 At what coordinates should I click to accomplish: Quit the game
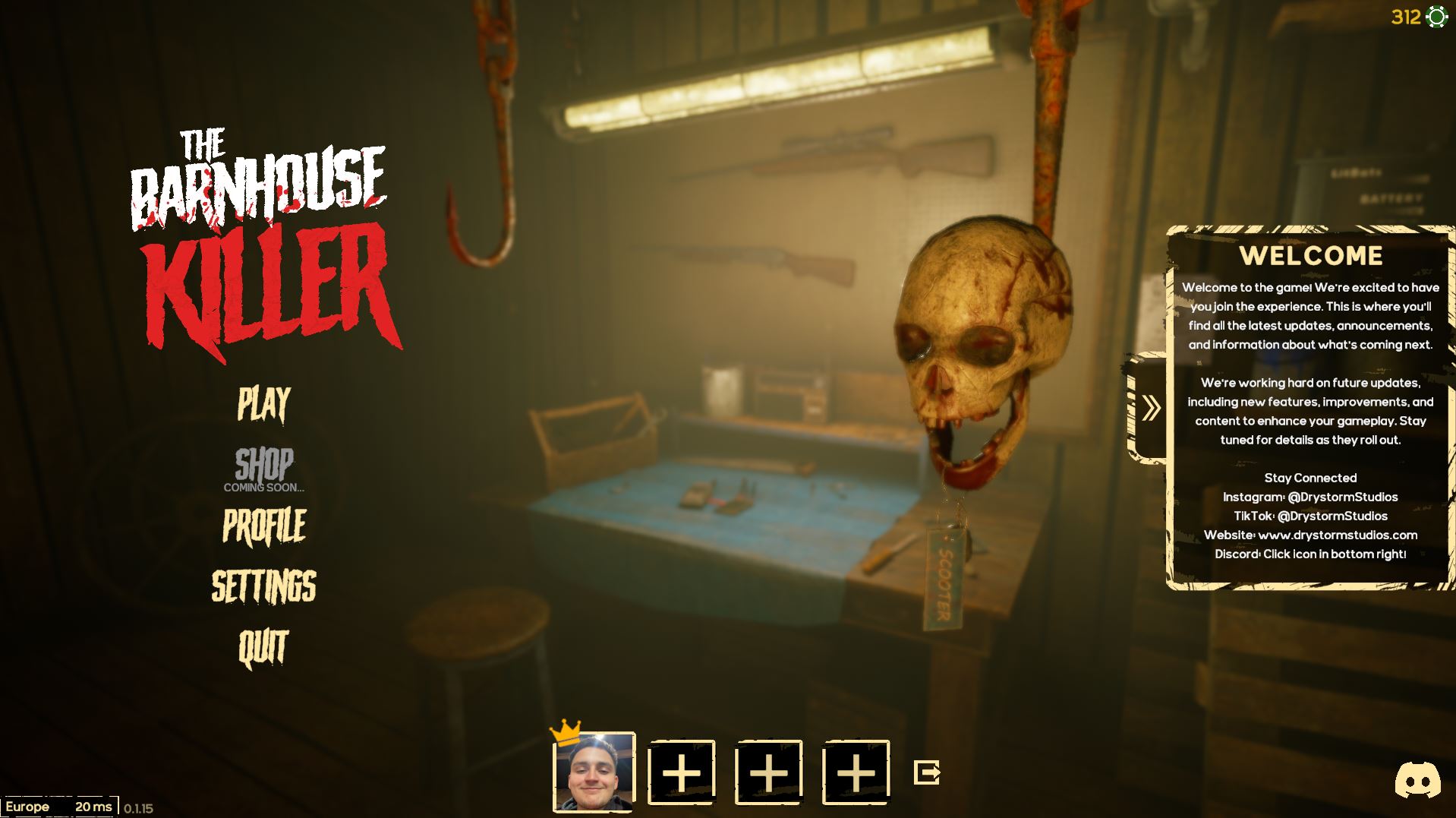coord(263,648)
